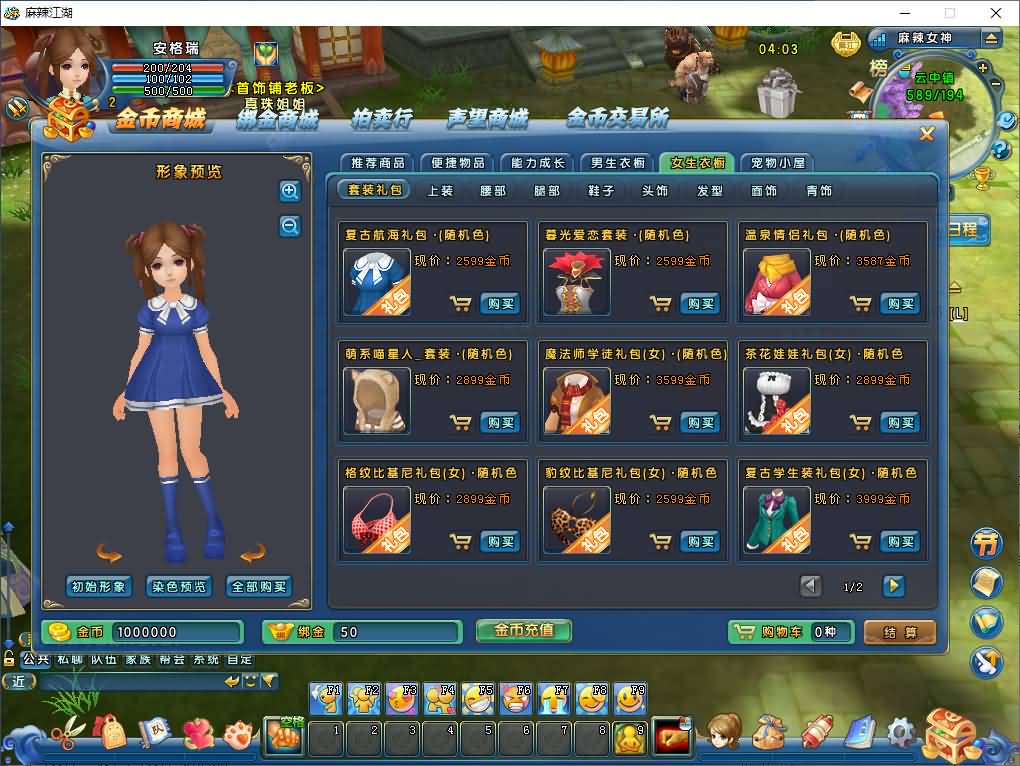Reset preview with 初始形象 button
This screenshot has height=766, width=1020.
coord(98,587)
